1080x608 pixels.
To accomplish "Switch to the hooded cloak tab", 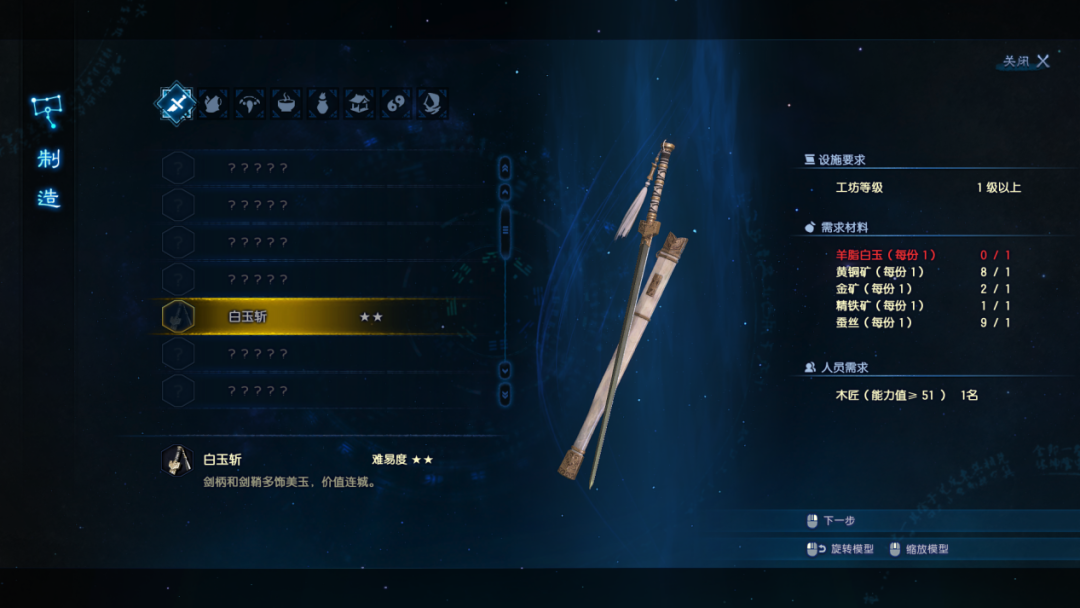I will pyautogui.click(x=432, y=103).
